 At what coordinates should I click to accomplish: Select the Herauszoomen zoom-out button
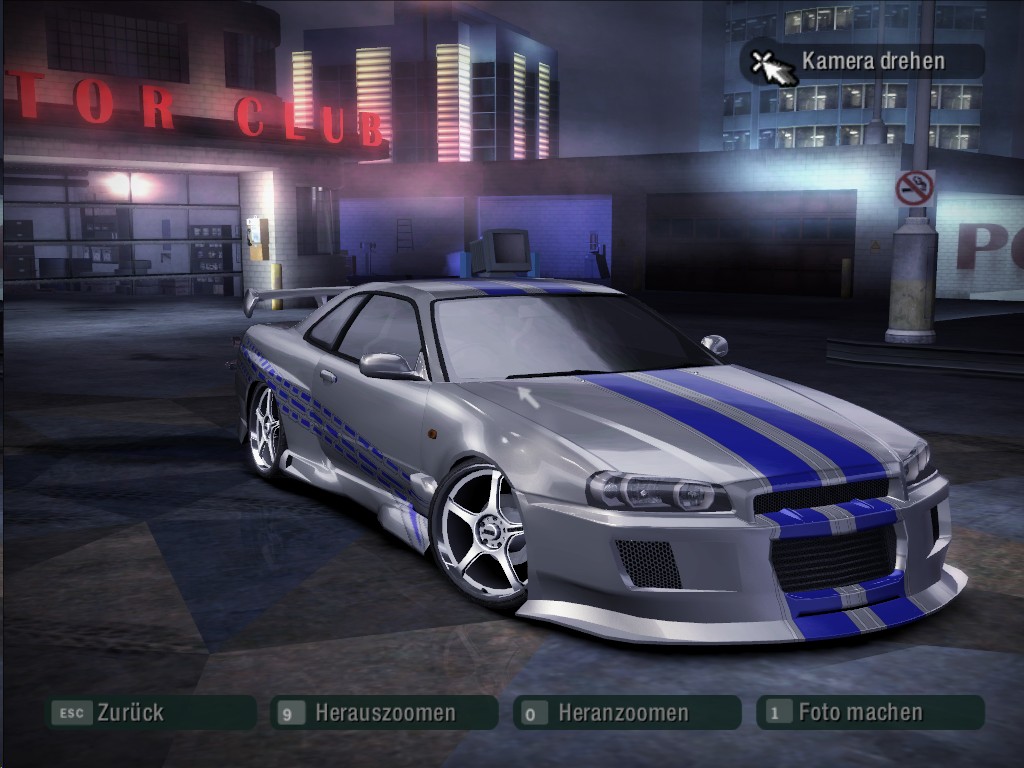(384, 713)
